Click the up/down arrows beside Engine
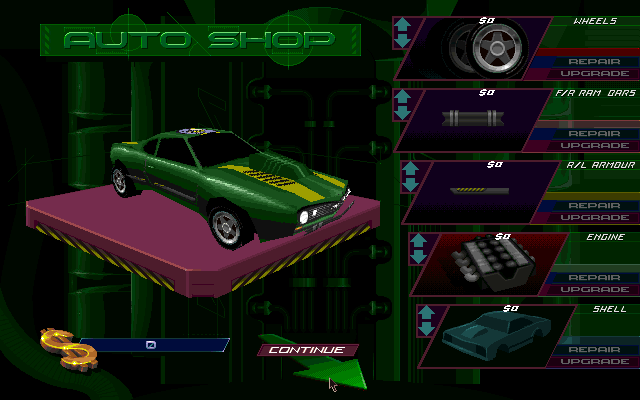 (419, 249)
